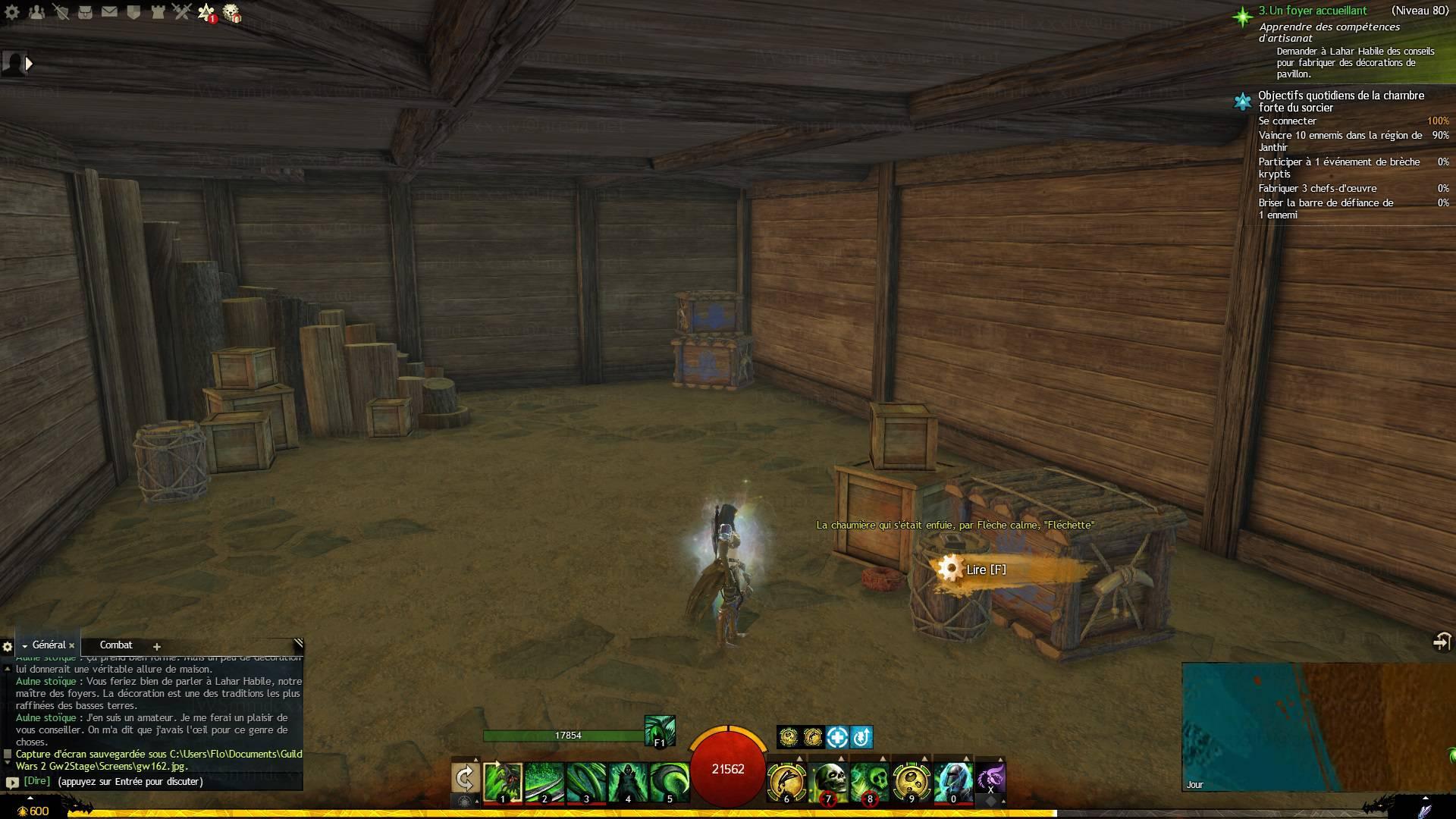Close the Général chat tab
1456x819 pixels.
point(72,645)
